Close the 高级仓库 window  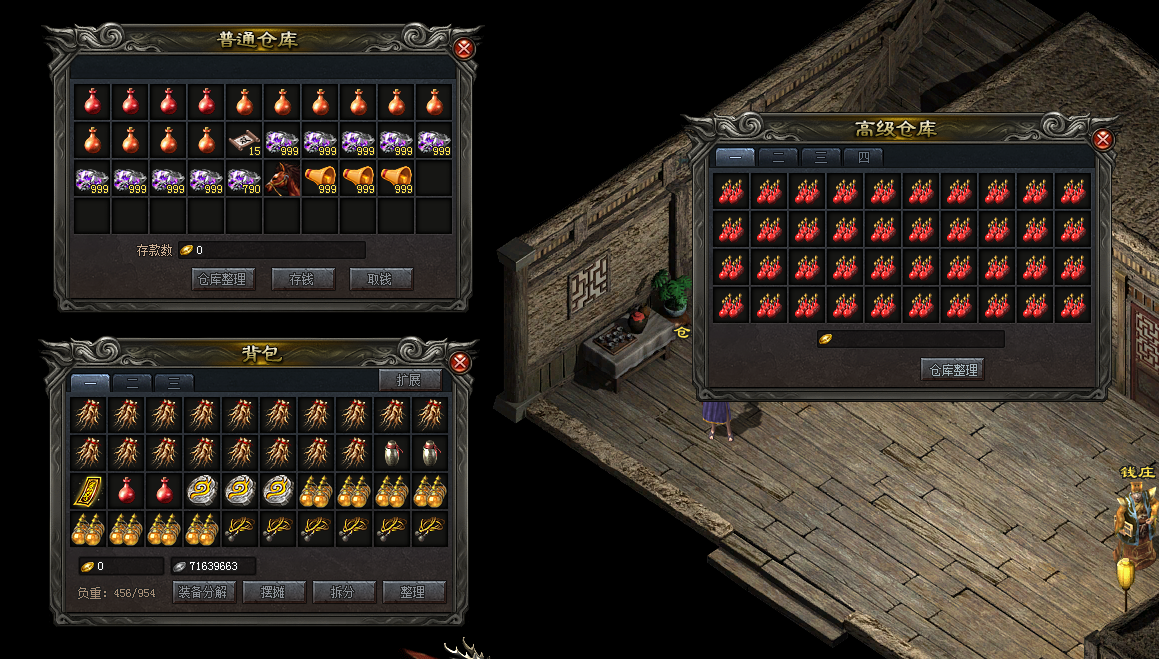1103,139
